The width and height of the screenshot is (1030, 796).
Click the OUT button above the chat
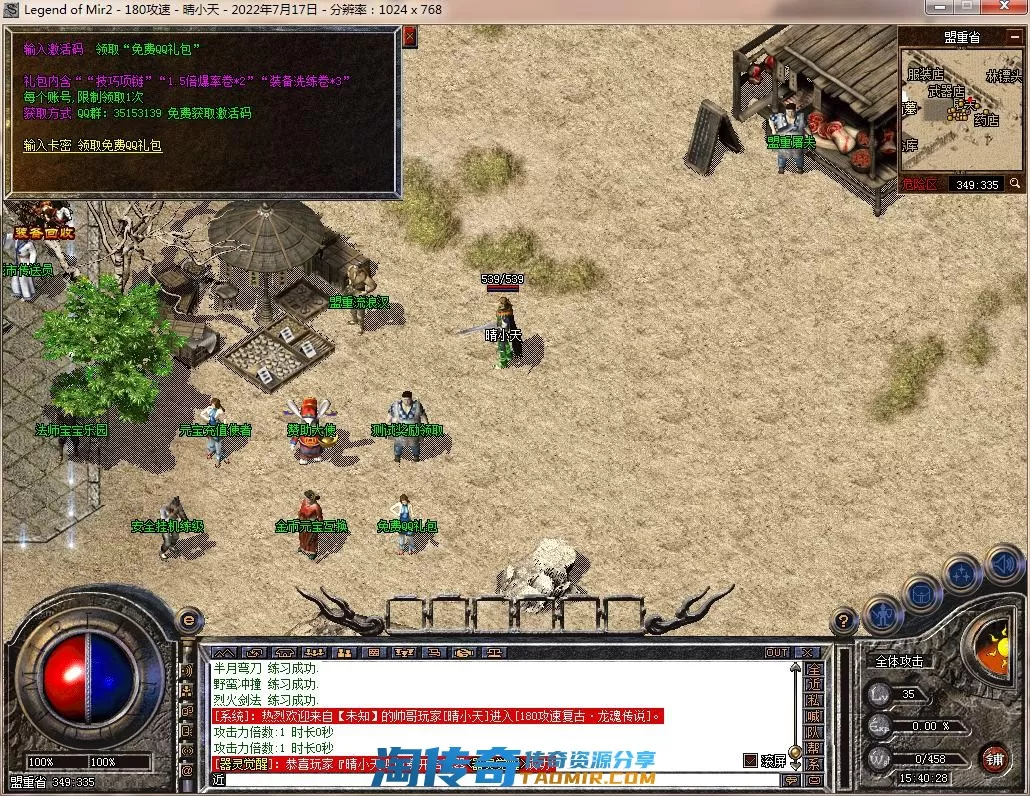click(x=777, y=652)
